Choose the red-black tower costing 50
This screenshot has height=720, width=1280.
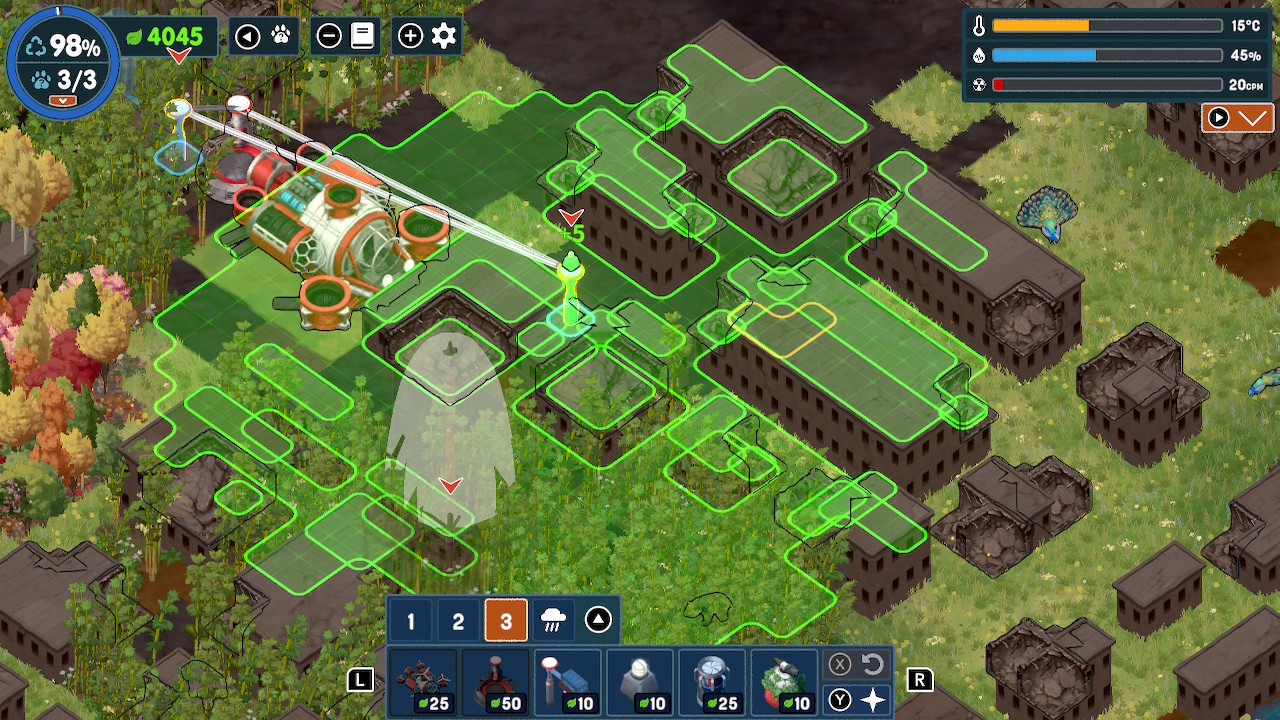tap(494, 683)
